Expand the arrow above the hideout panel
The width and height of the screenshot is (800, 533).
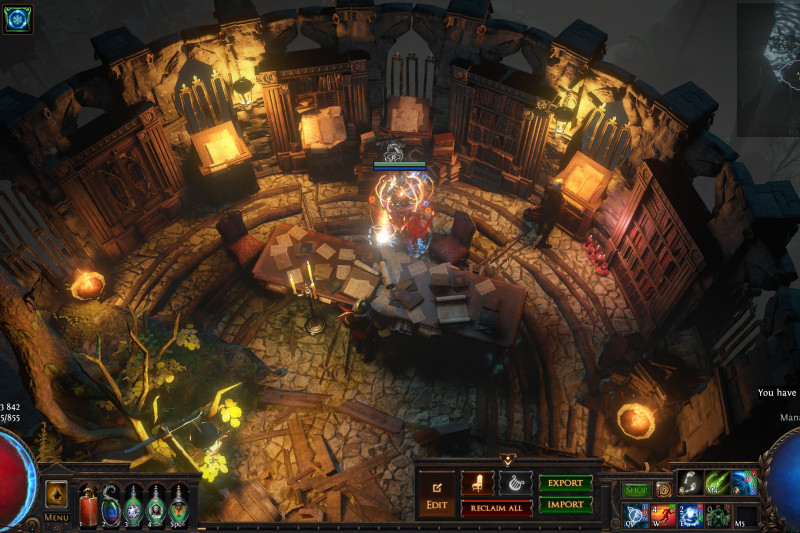(507, 460)
